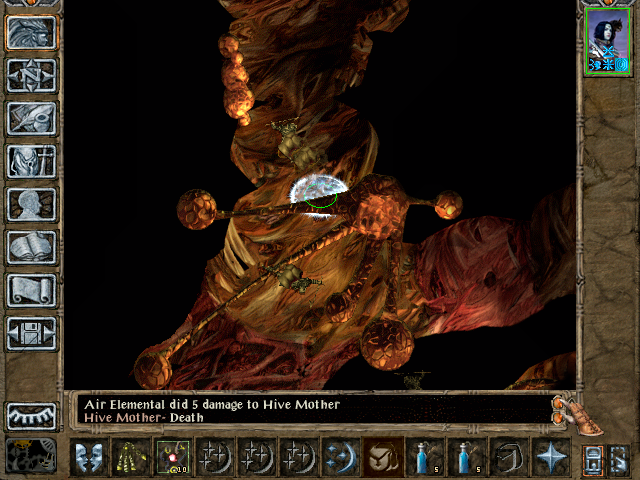Screen dimensions: 640x480
Task: Activate the crescent moon quick slot
Action: pyautogui.click(x=341, y=457)
